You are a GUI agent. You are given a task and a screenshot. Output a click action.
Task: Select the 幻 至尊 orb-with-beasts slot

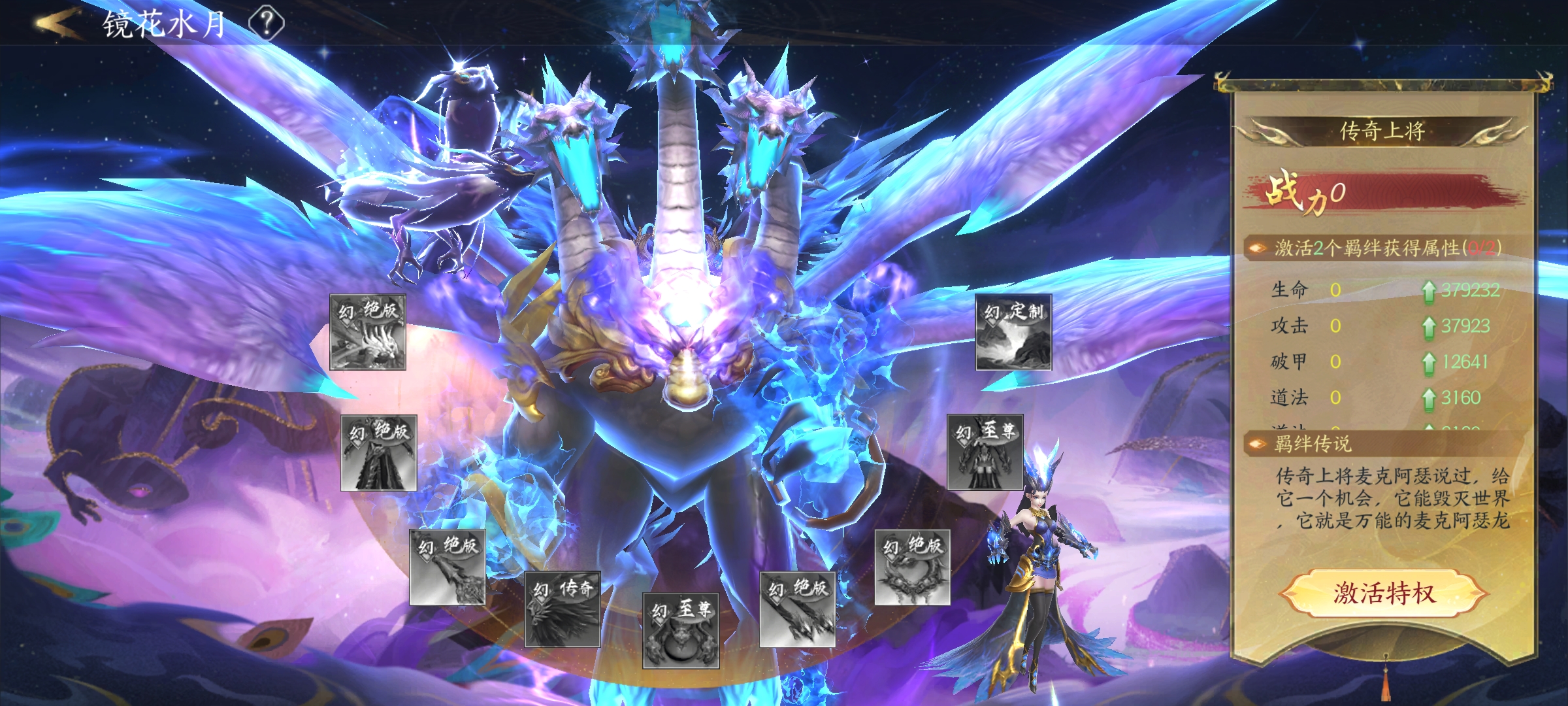[x=681, y=631]
